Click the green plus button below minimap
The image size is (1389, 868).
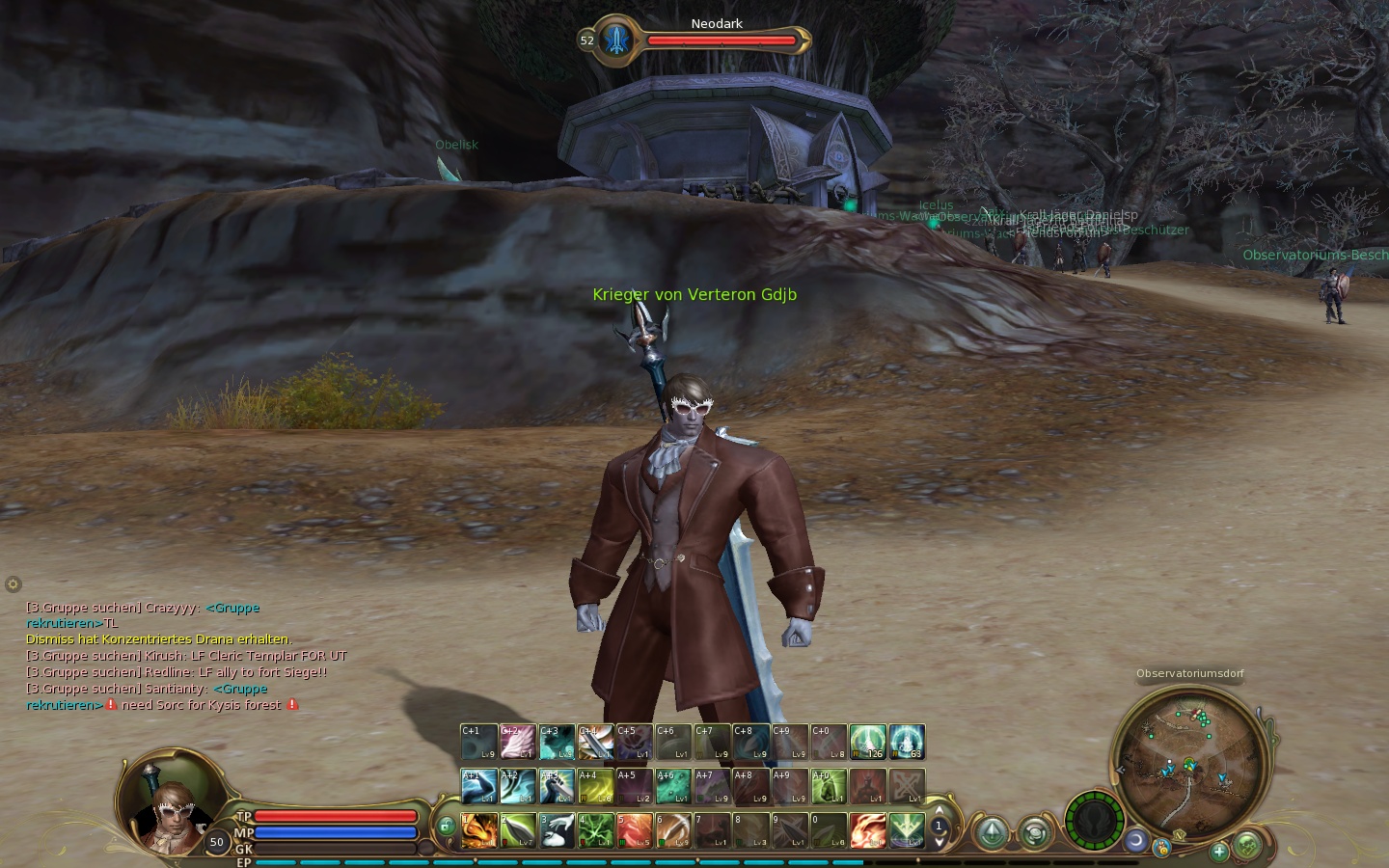point(1219,851)
